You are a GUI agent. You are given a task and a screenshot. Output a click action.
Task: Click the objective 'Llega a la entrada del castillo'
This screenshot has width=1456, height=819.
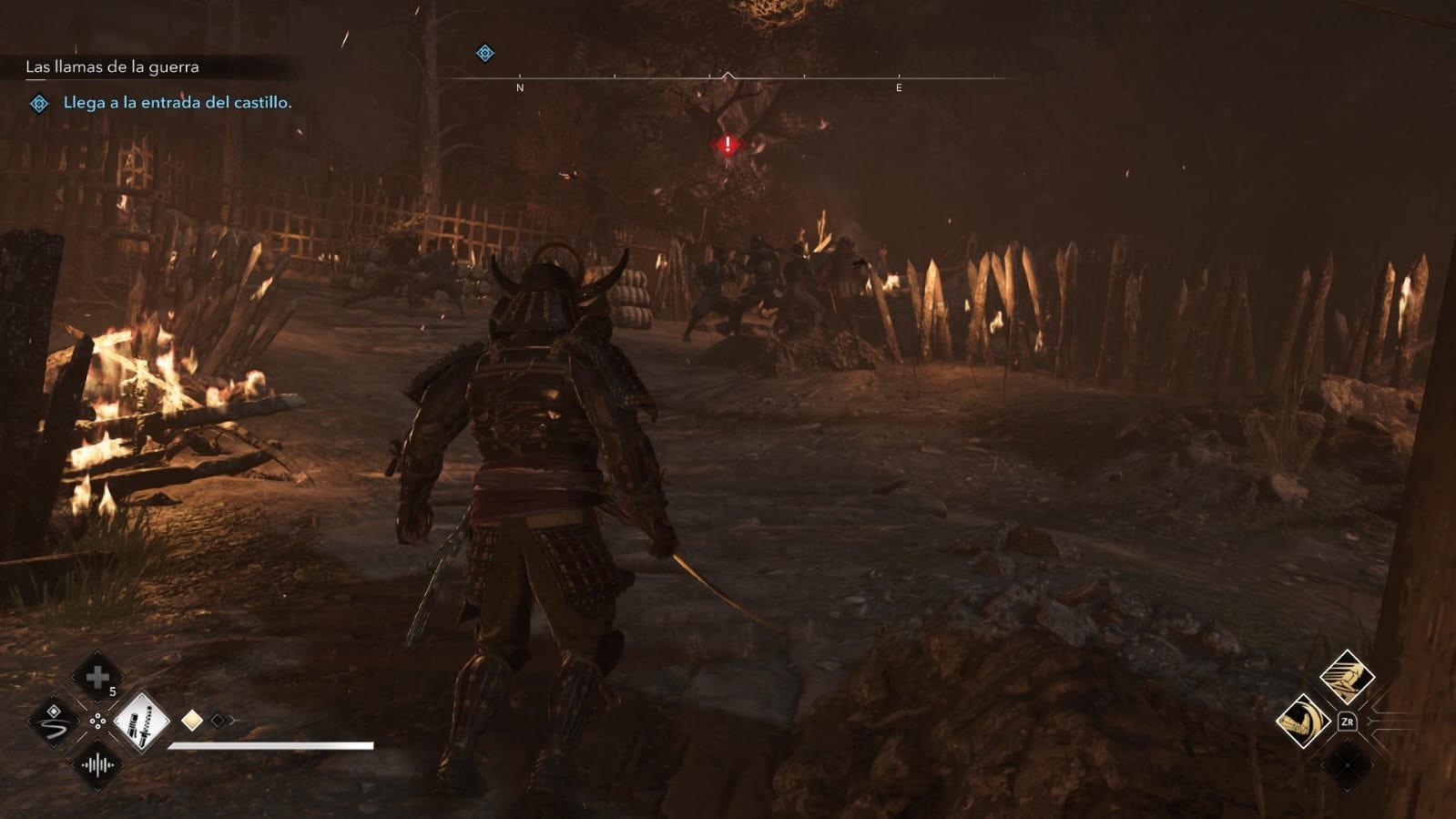click(177, 103)
